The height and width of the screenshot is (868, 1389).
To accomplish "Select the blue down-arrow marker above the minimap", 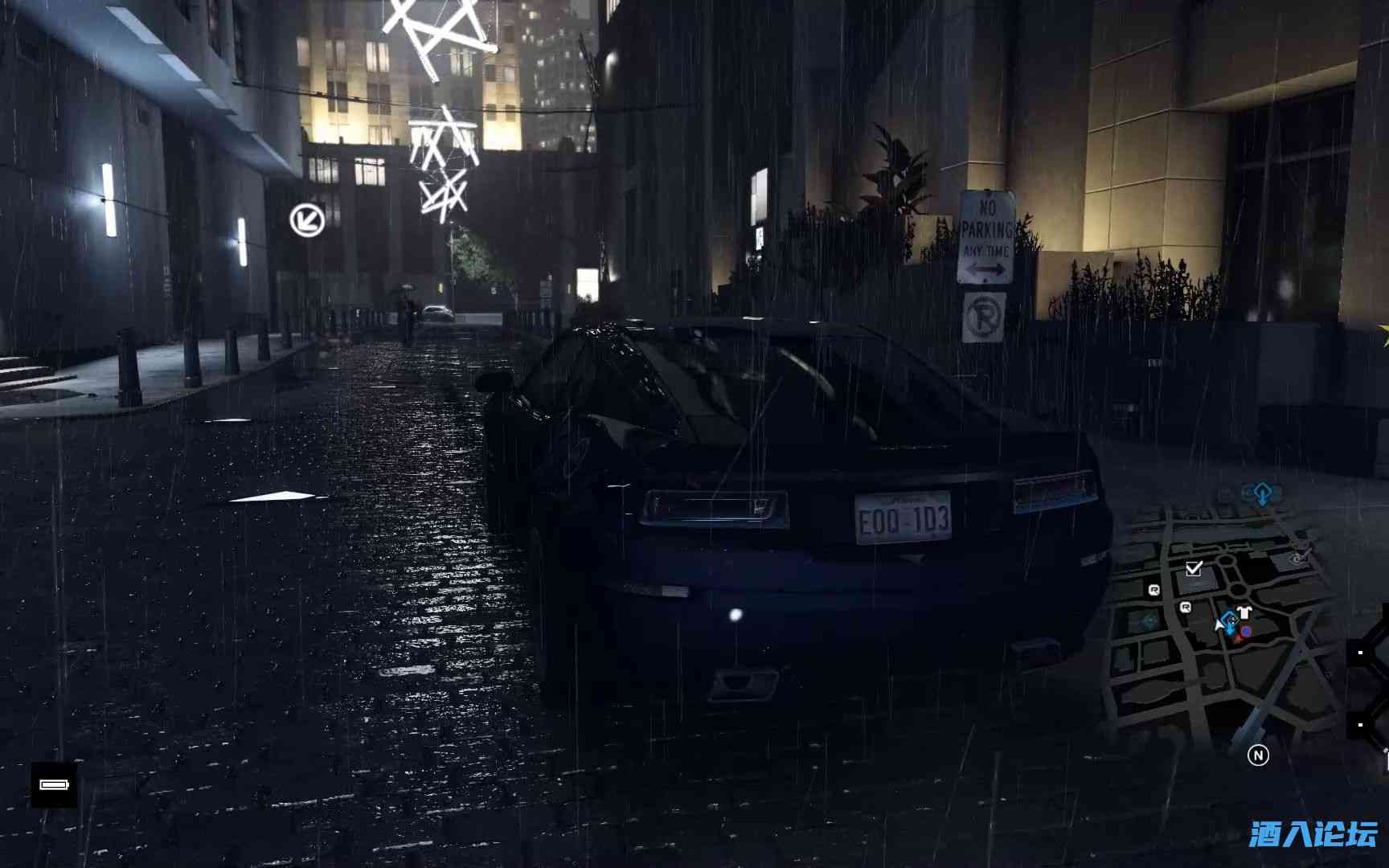I will (x=1261, y=492).
